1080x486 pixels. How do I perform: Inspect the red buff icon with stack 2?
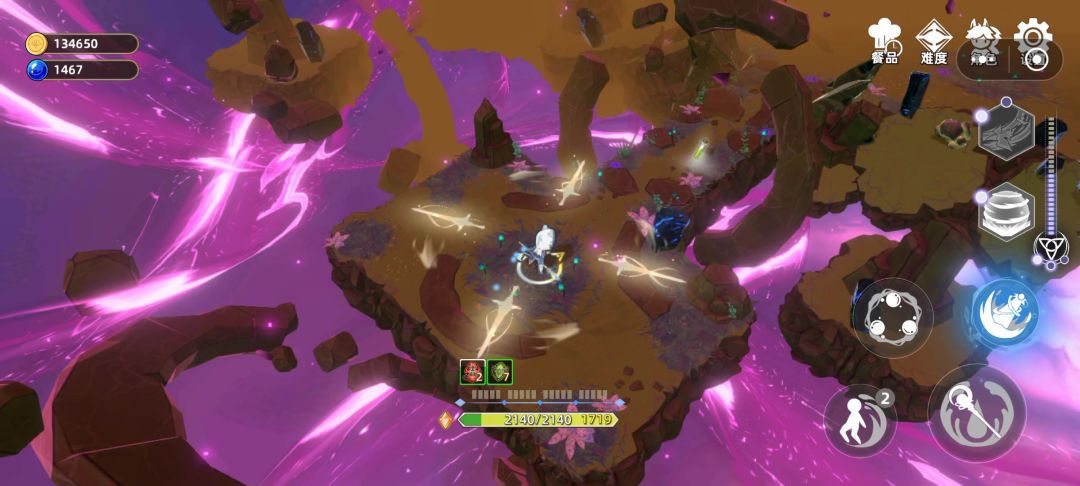point(472,372)
